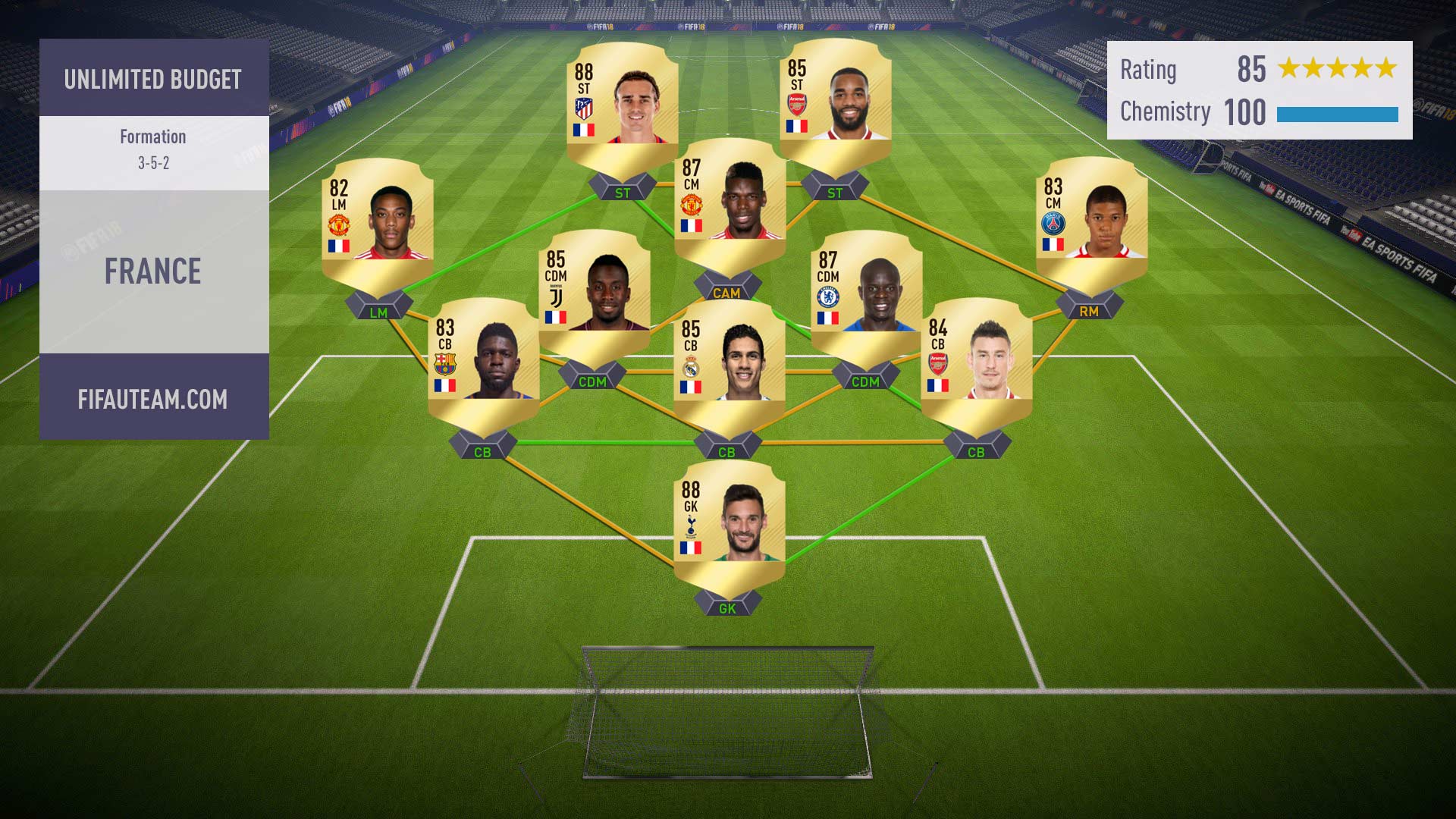Choose the 84 CB Arsenal card

coord(976,361)
